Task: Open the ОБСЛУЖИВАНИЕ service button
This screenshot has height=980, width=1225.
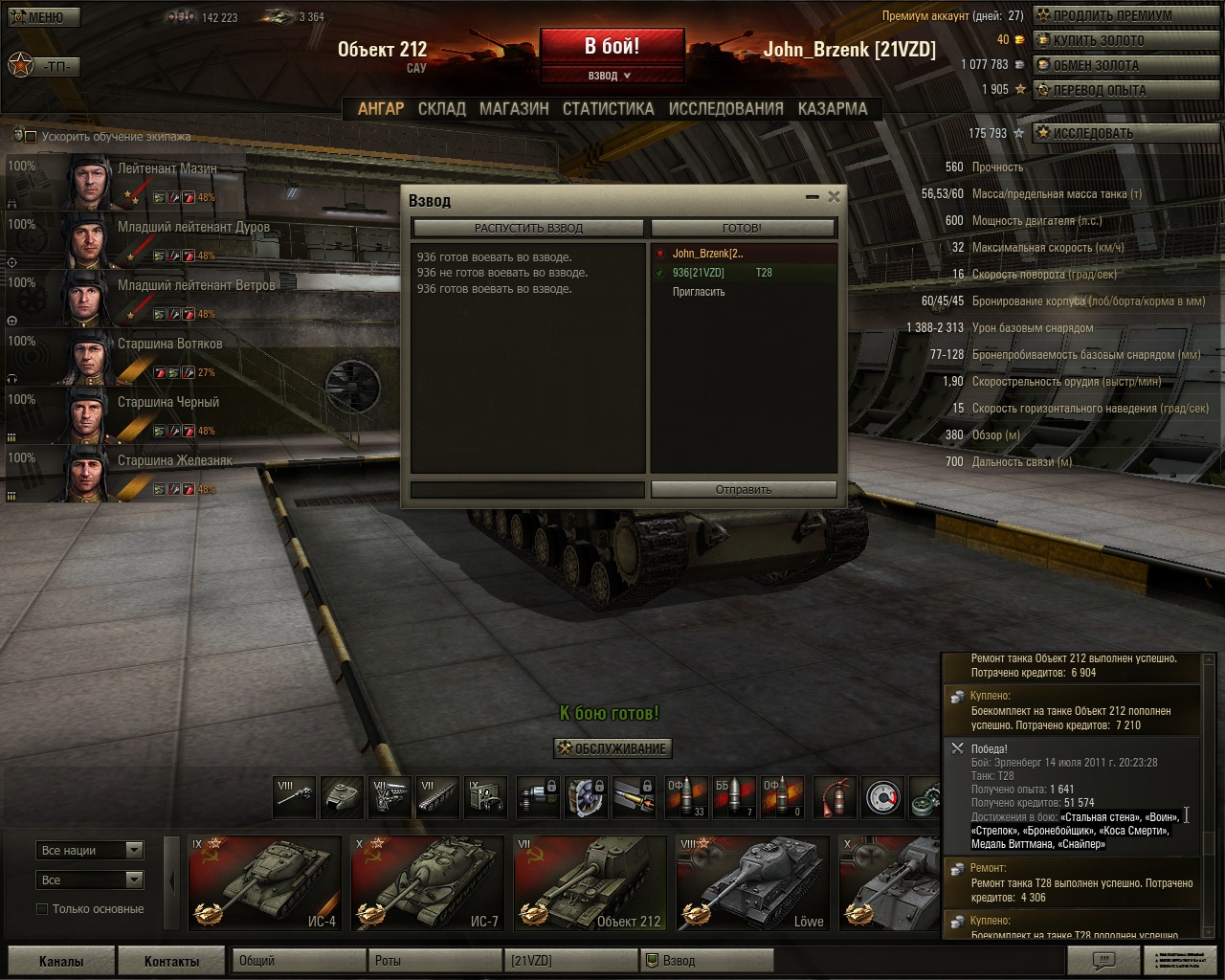Action: tap(612, 748)
